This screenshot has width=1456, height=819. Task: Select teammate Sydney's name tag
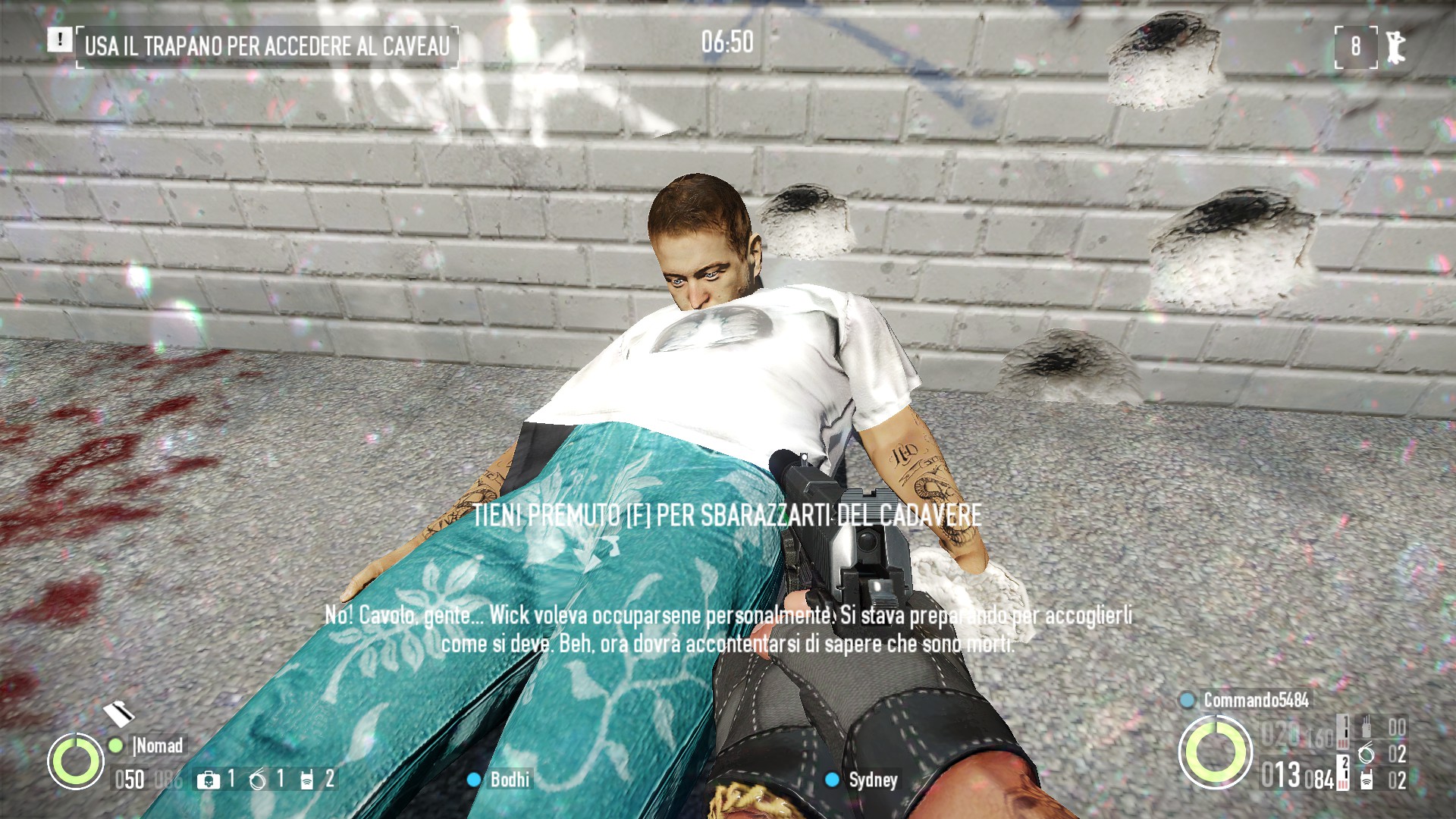[873, 780]
